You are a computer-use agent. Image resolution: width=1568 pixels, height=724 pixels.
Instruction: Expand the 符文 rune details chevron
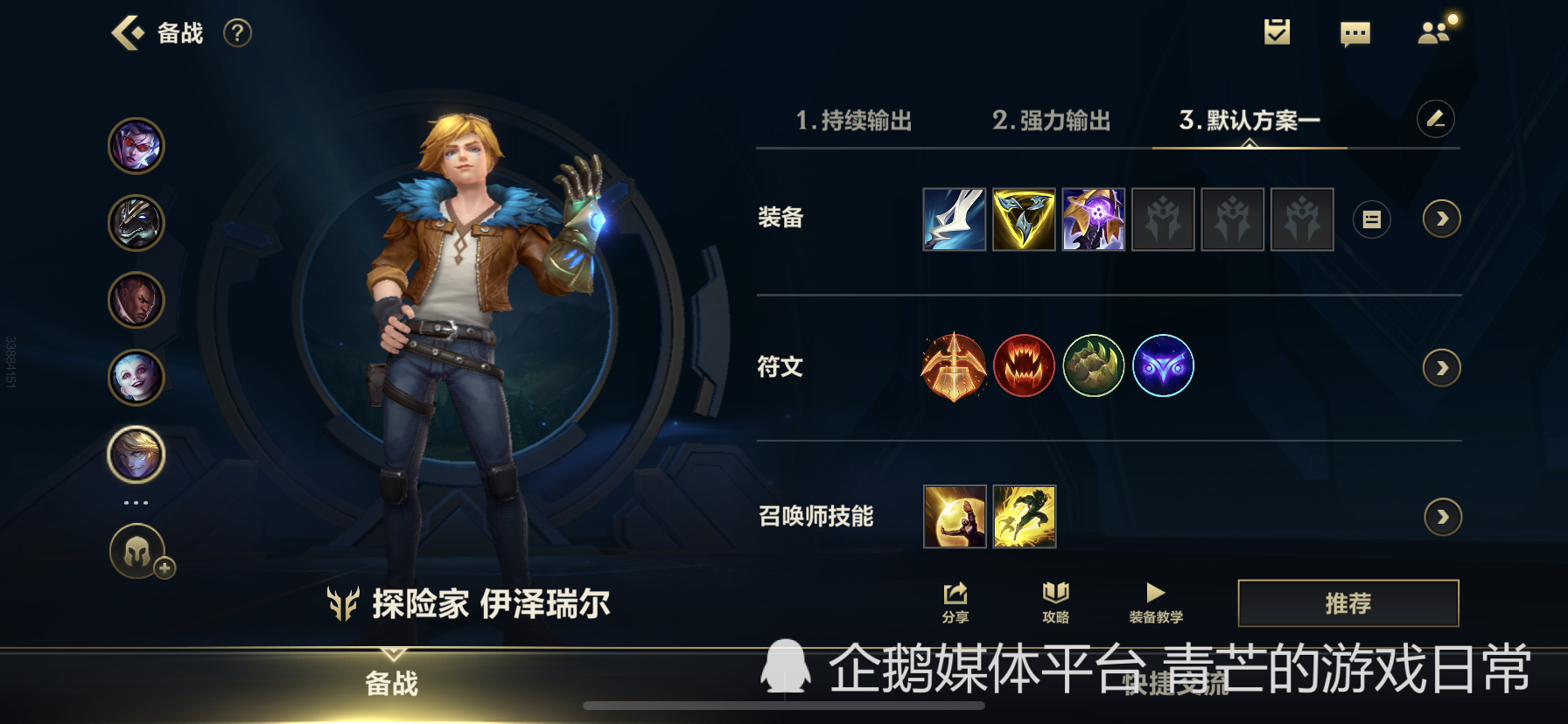point(1440,368)
